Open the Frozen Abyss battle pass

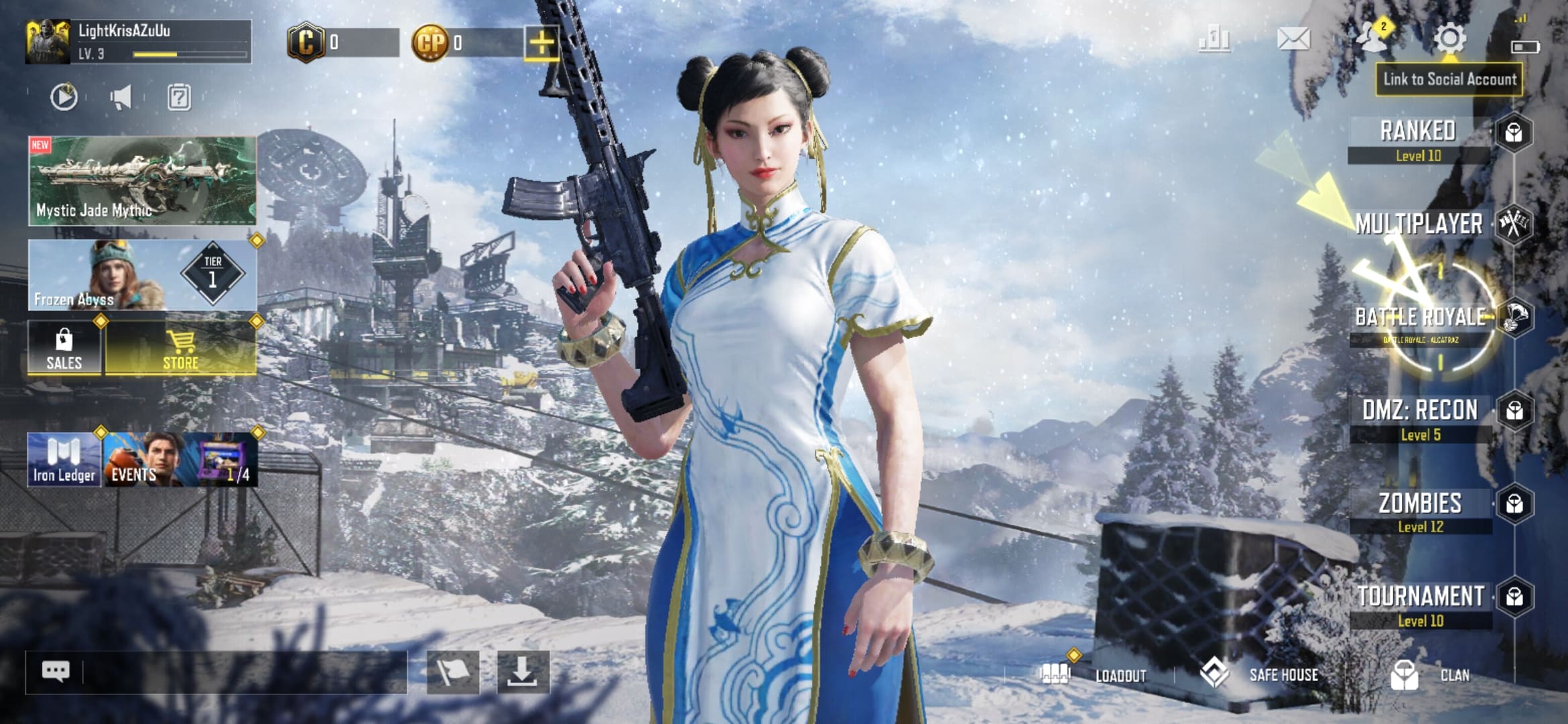point(142,275)
